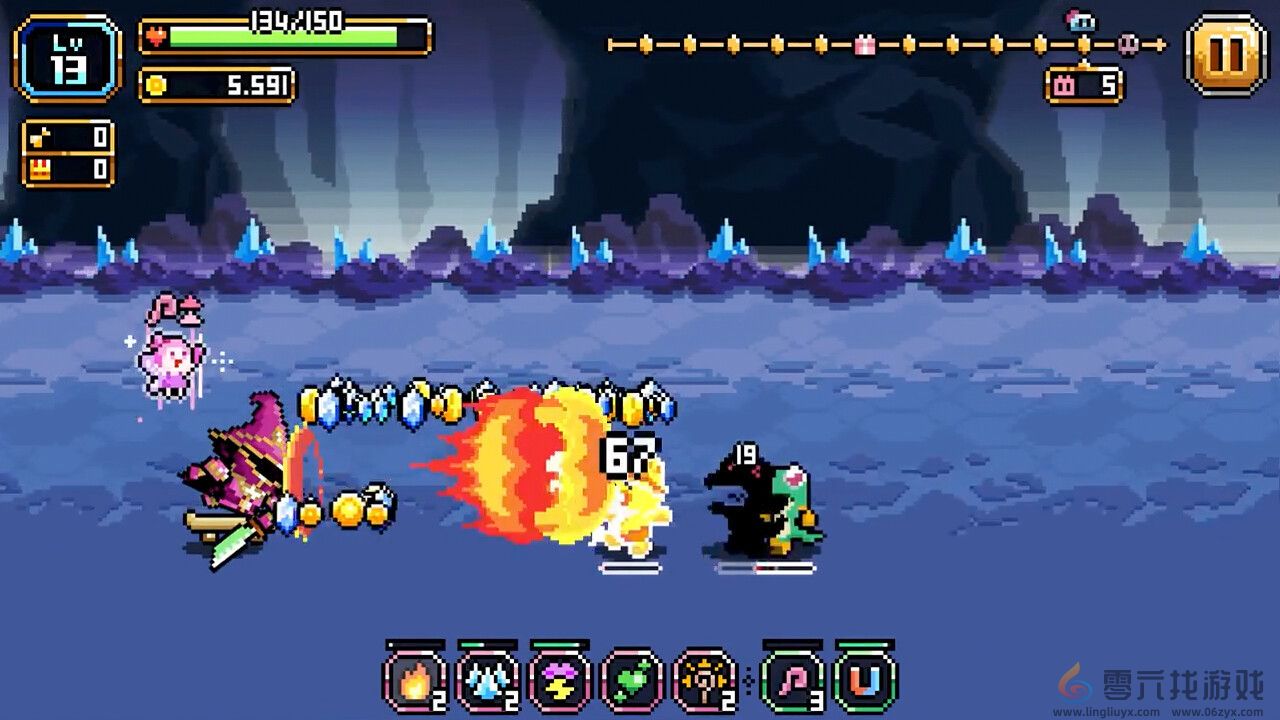The height and width of the screenshot is (720, 1280).
Task: Open the level 13 badge
Action: click(65, 57)
